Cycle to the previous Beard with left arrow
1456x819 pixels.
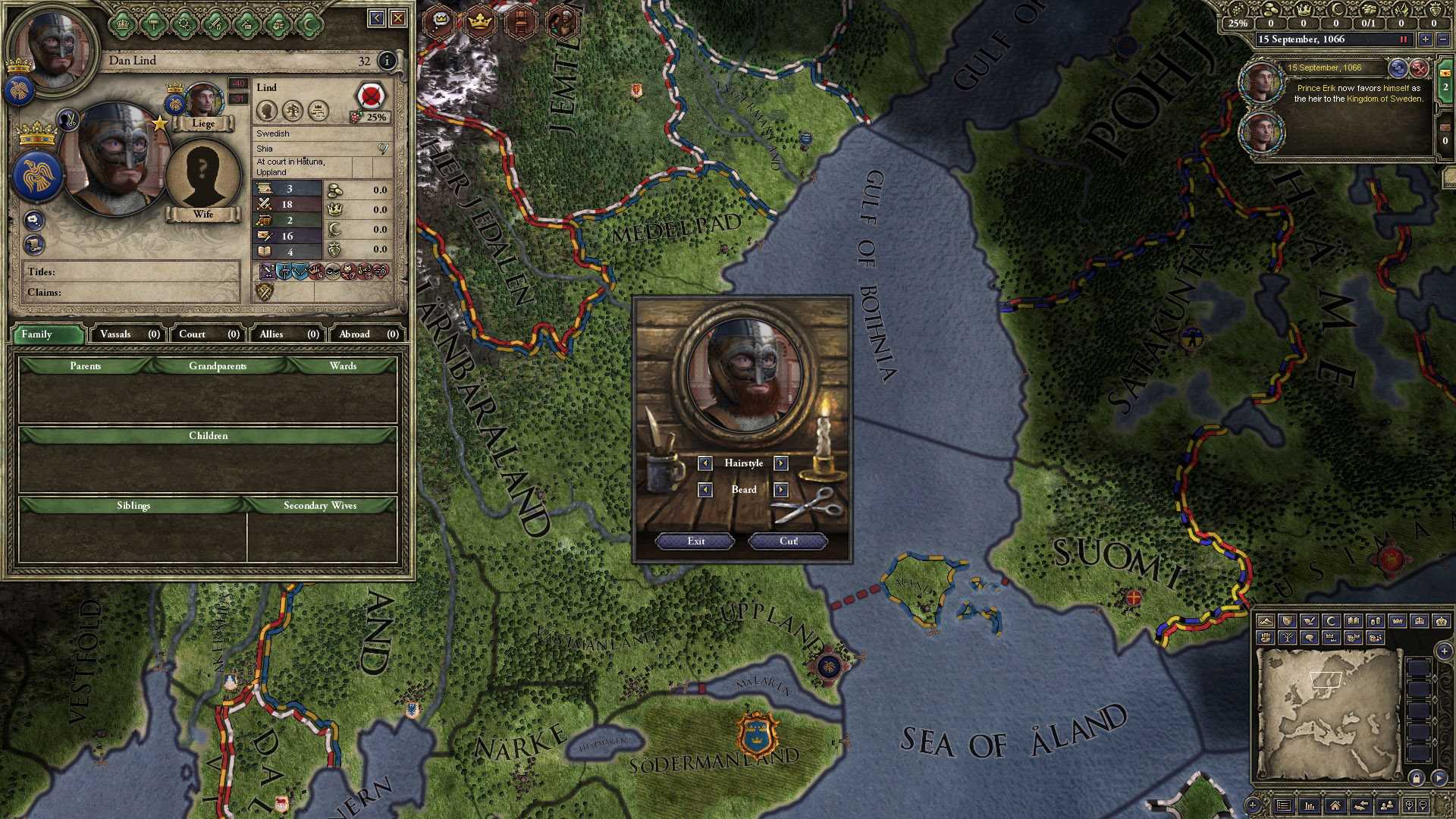(704, 490)
